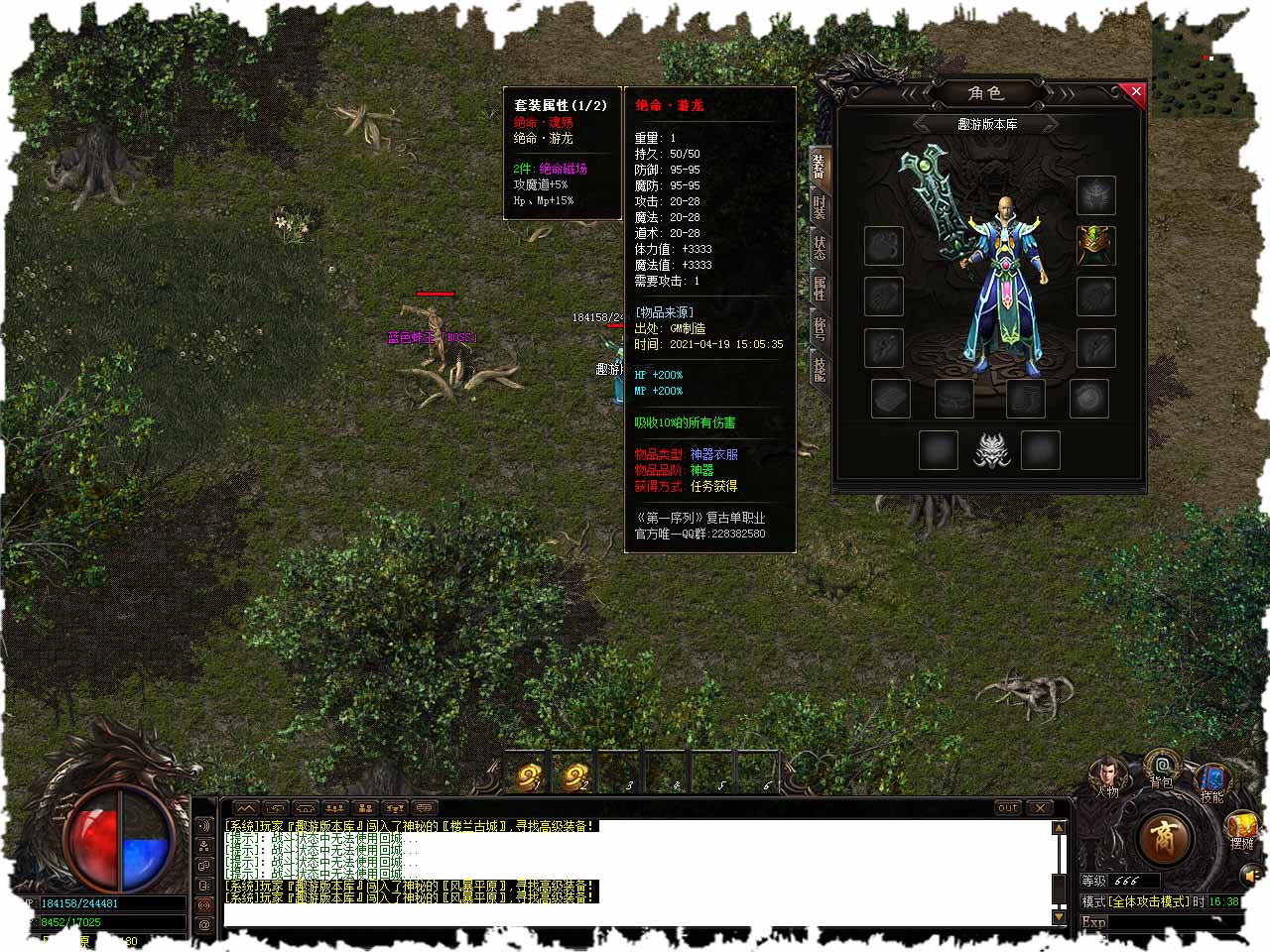Close the 角色 character panel
Screen dimensions: 1270x952
[x=1136, y=92]
